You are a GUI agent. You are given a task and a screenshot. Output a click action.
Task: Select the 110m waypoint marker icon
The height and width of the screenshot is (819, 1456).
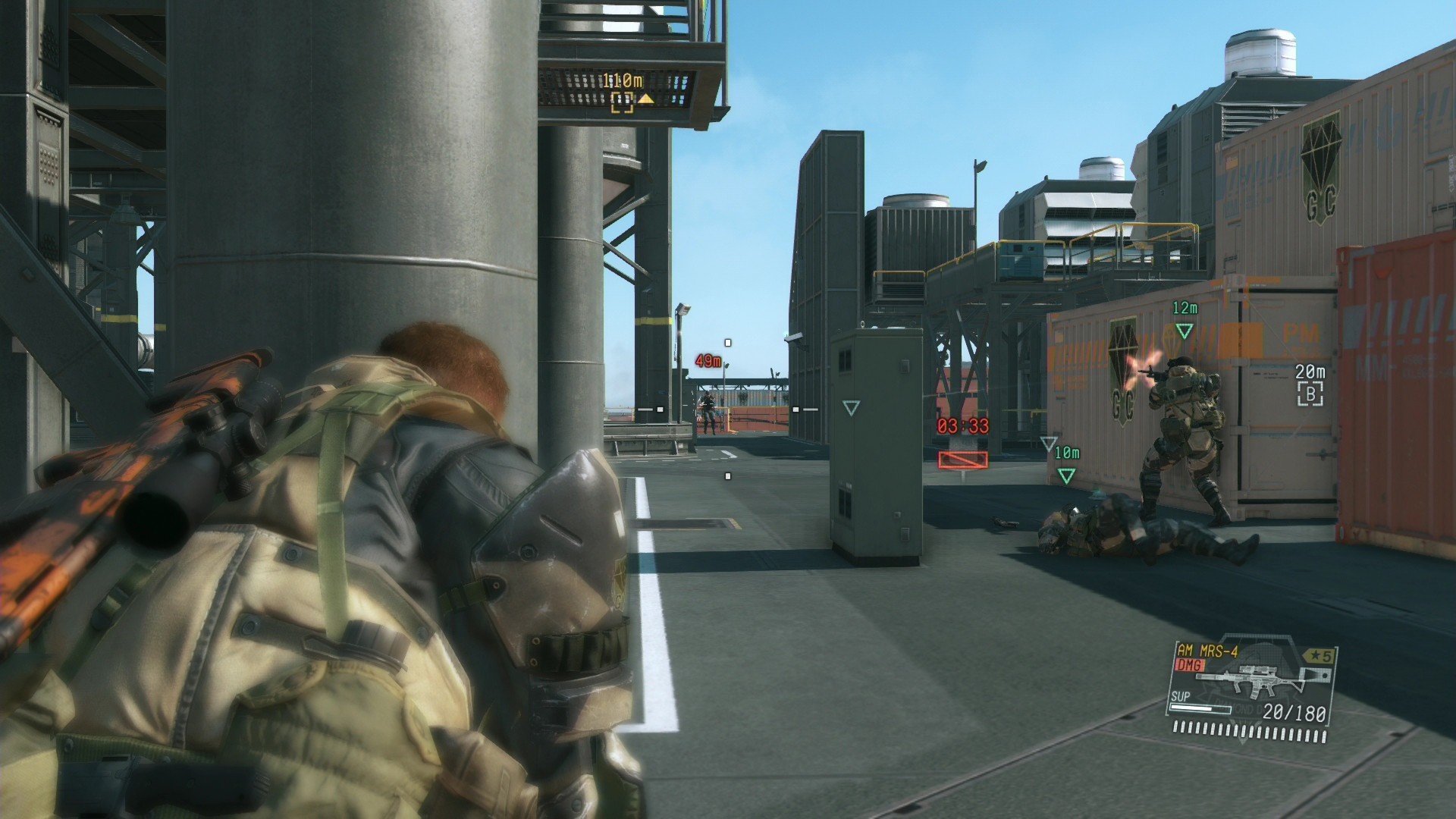tap(623, 102)
